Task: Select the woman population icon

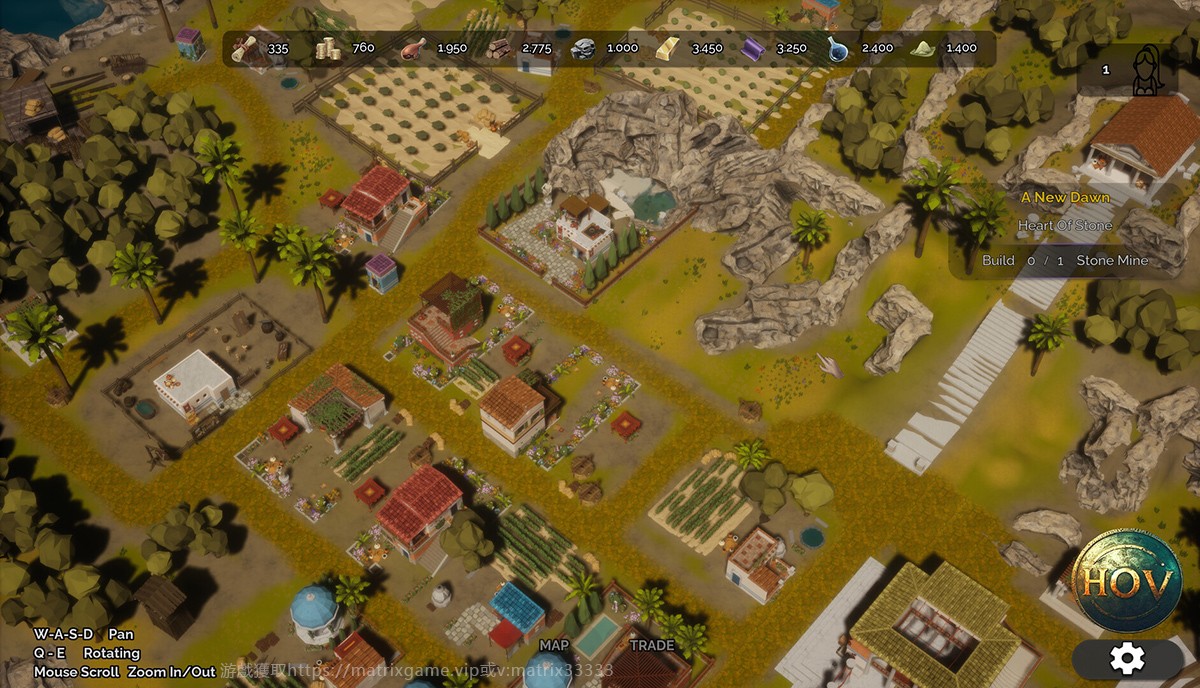Action: 1147,71
